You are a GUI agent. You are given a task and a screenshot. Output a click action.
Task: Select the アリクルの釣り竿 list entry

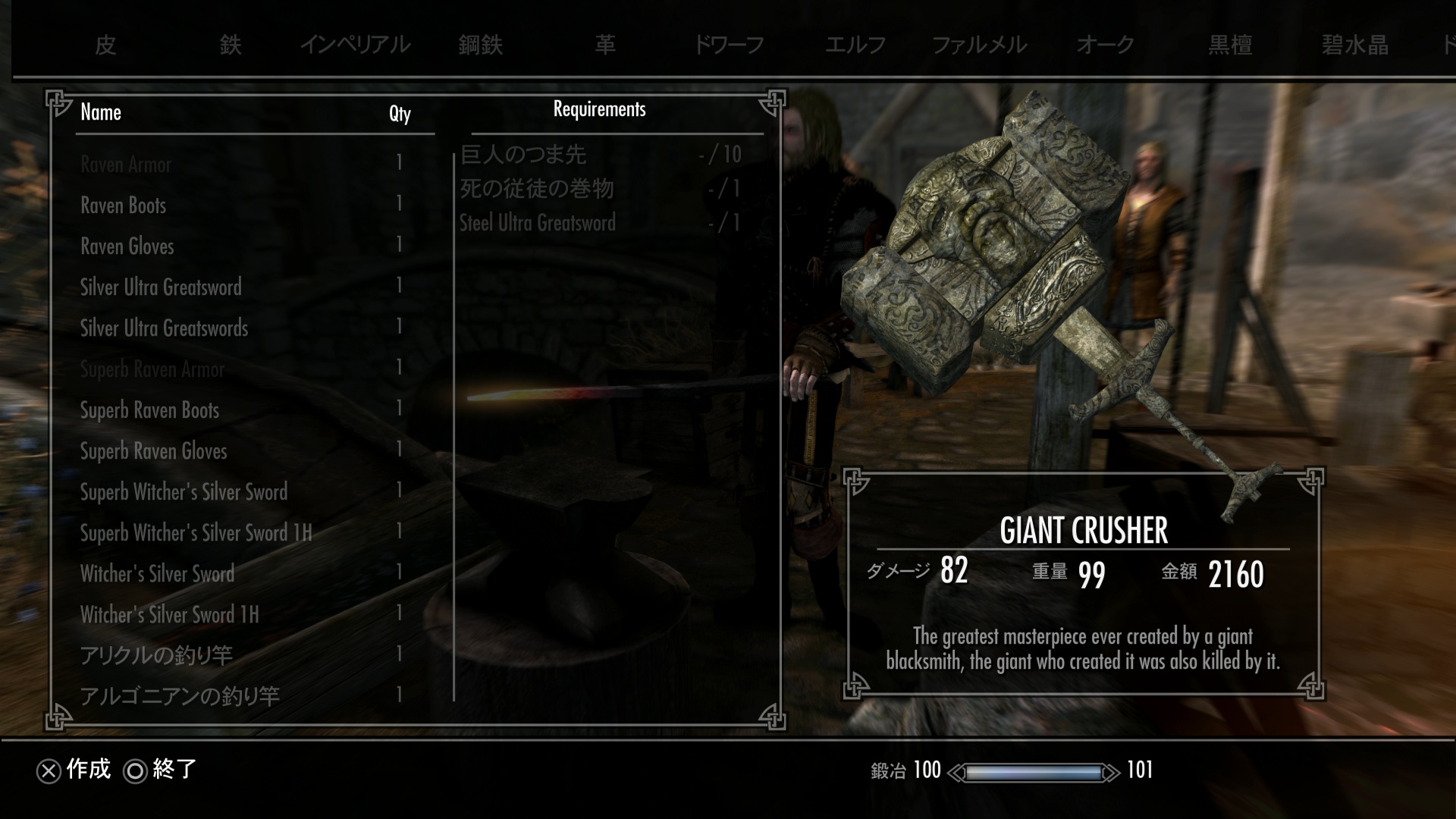pyautogui.click(x=156, y=655)
